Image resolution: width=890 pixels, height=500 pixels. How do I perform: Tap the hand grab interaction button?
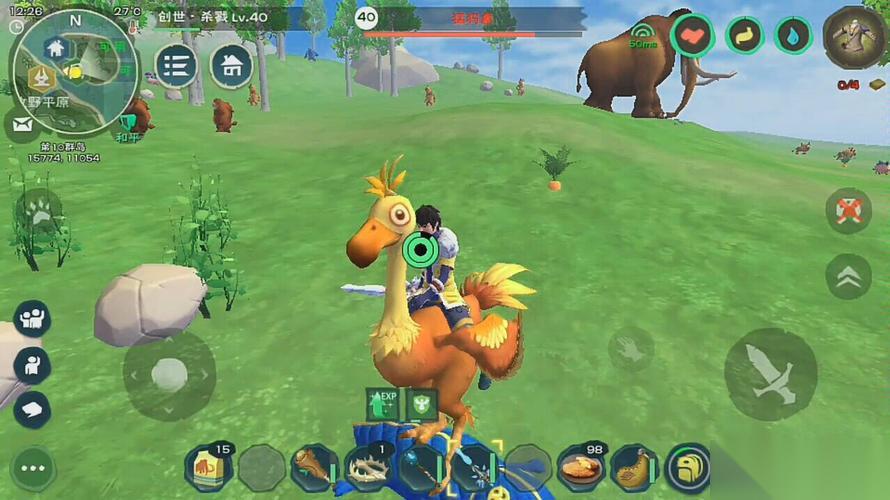point(630,349)
